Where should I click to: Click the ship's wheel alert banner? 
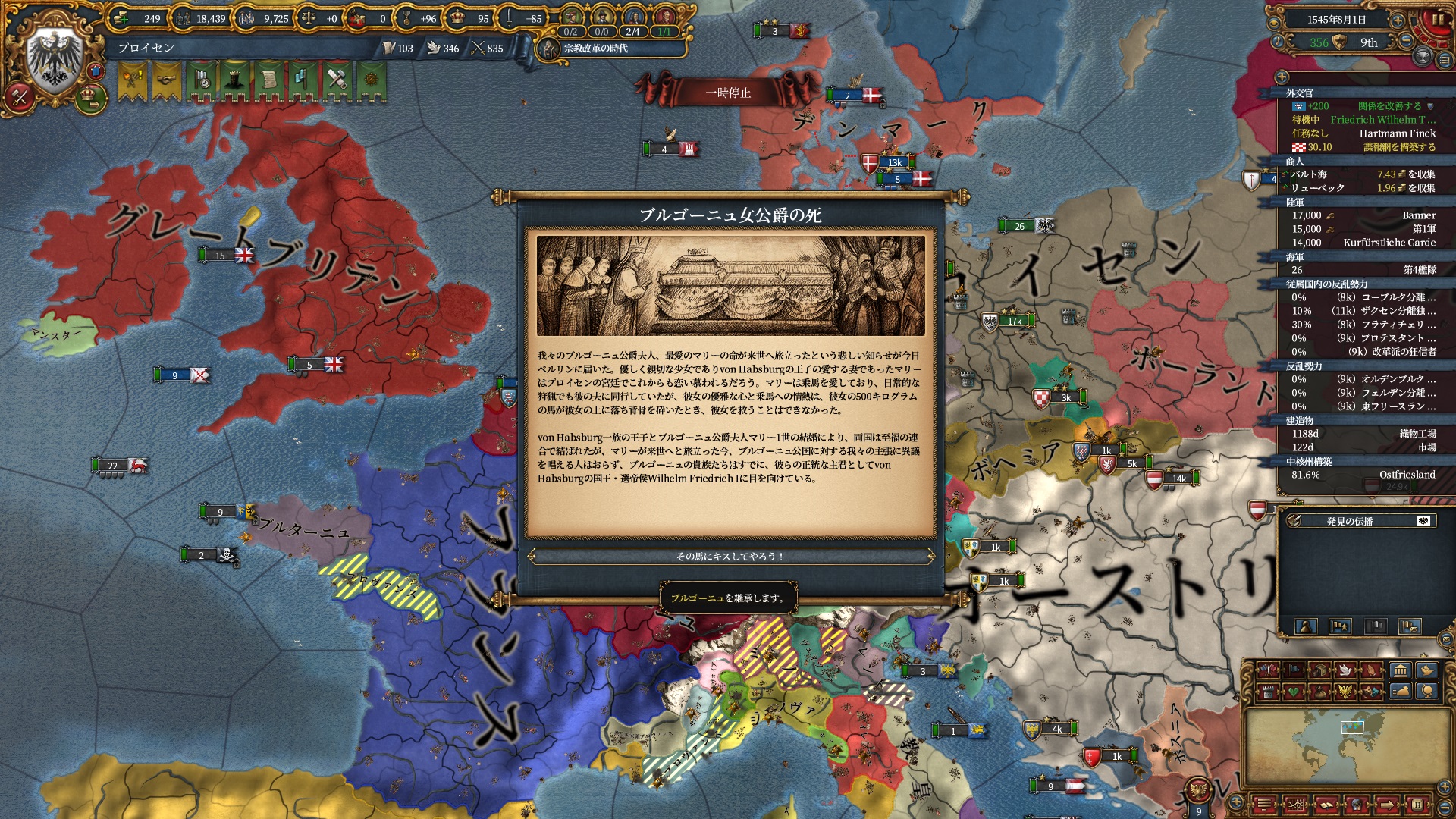click(x=371, y=80)
